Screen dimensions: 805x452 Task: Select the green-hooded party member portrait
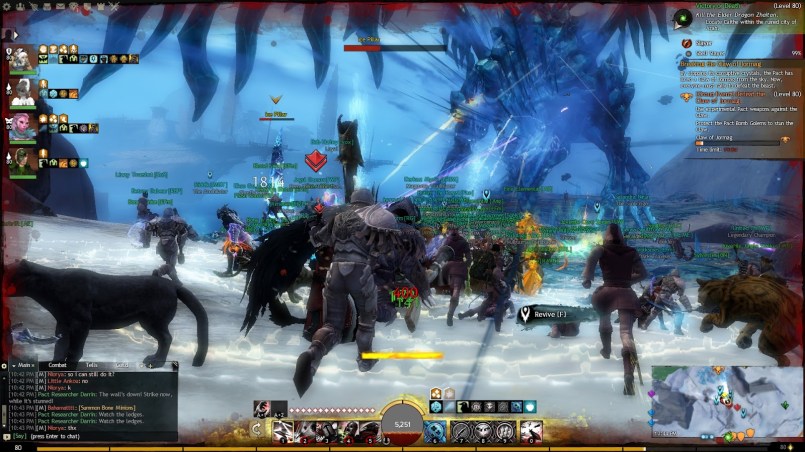(23, 159)
